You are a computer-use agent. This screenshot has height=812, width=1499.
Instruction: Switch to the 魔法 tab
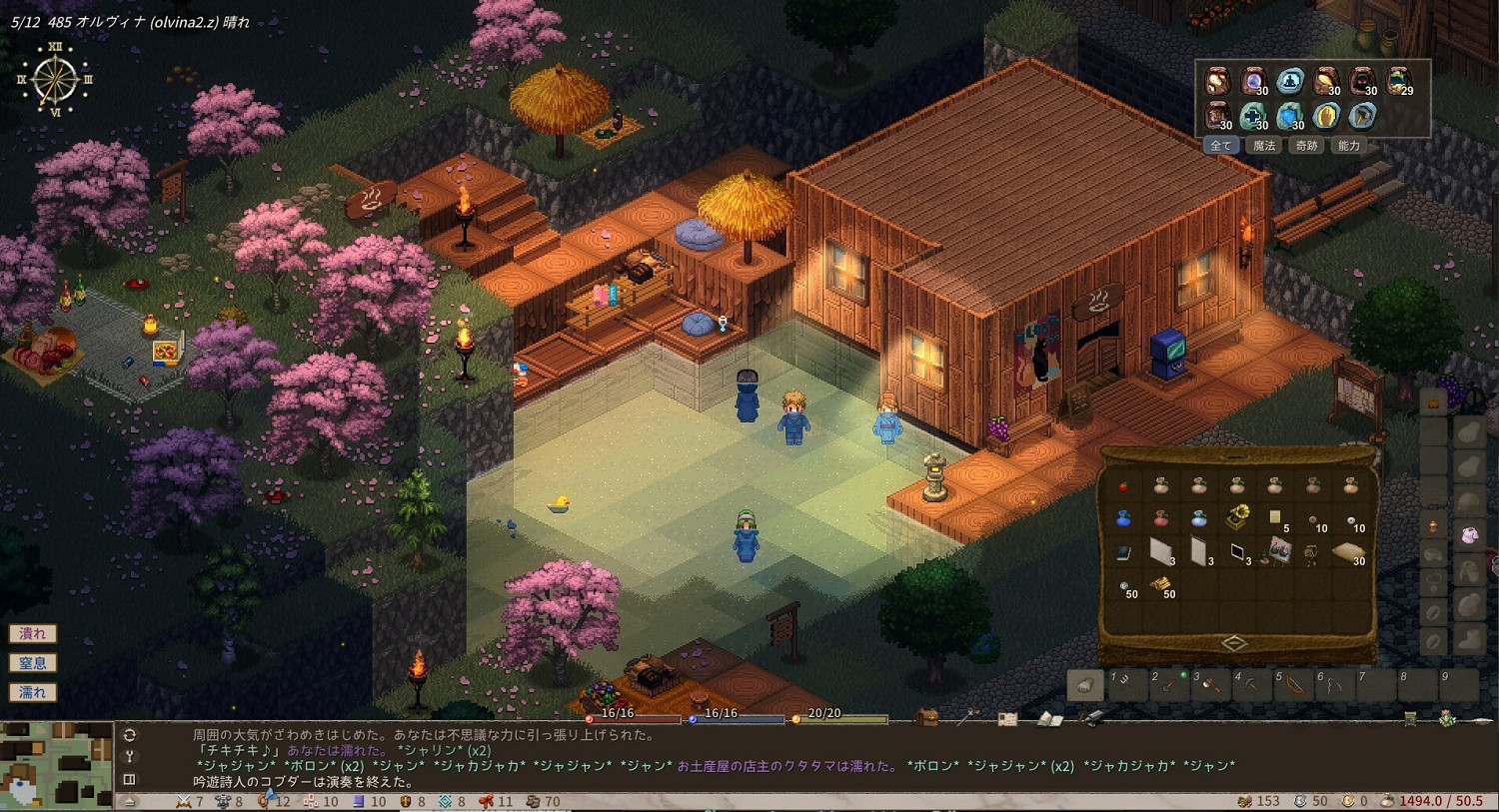point(1265,145)
